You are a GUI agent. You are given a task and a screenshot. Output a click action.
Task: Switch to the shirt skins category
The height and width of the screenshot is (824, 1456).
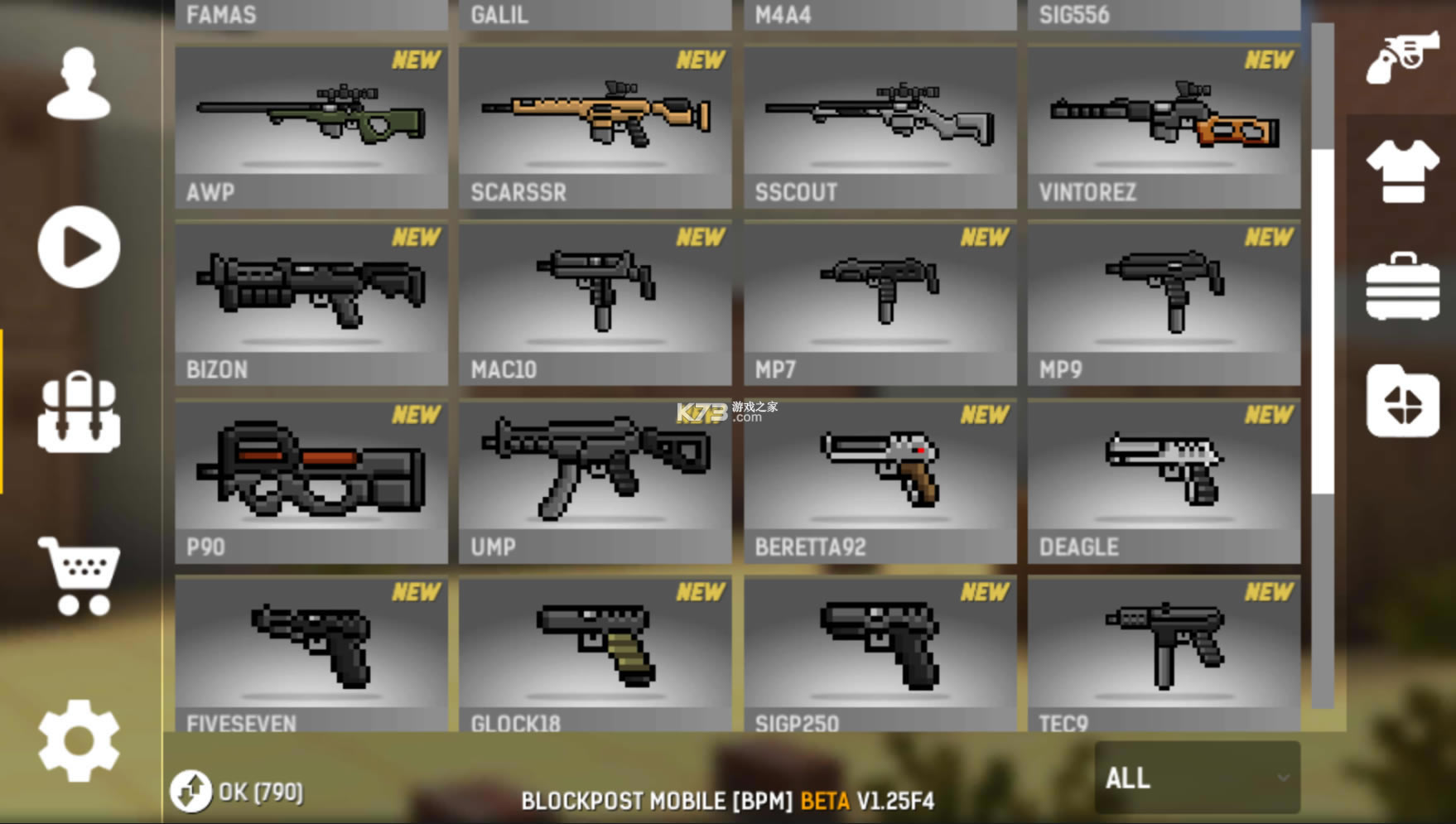coord(1402,171)
